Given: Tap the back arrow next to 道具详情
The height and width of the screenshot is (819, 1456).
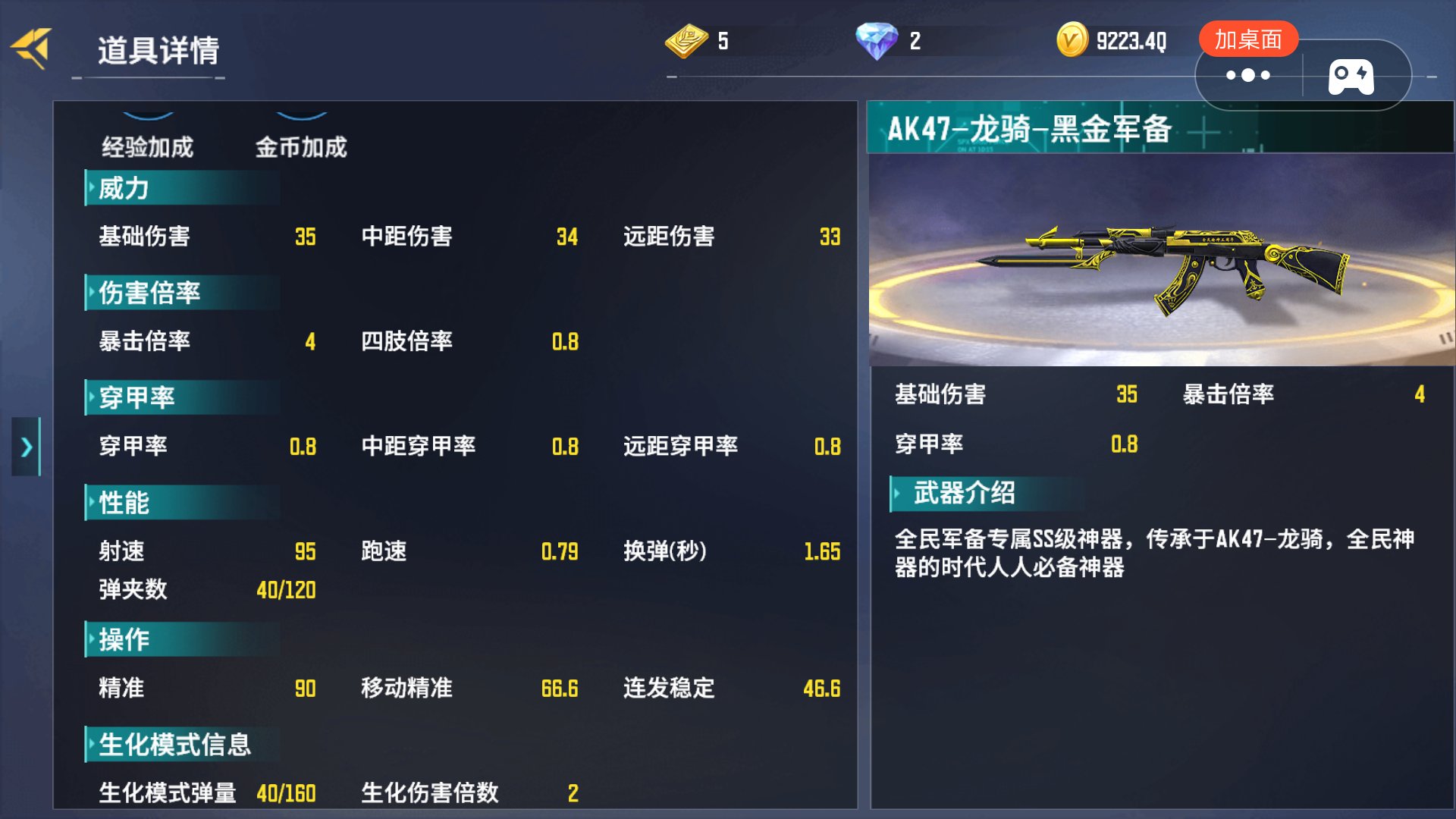Looking at the screenshot, I should [32, 48].
